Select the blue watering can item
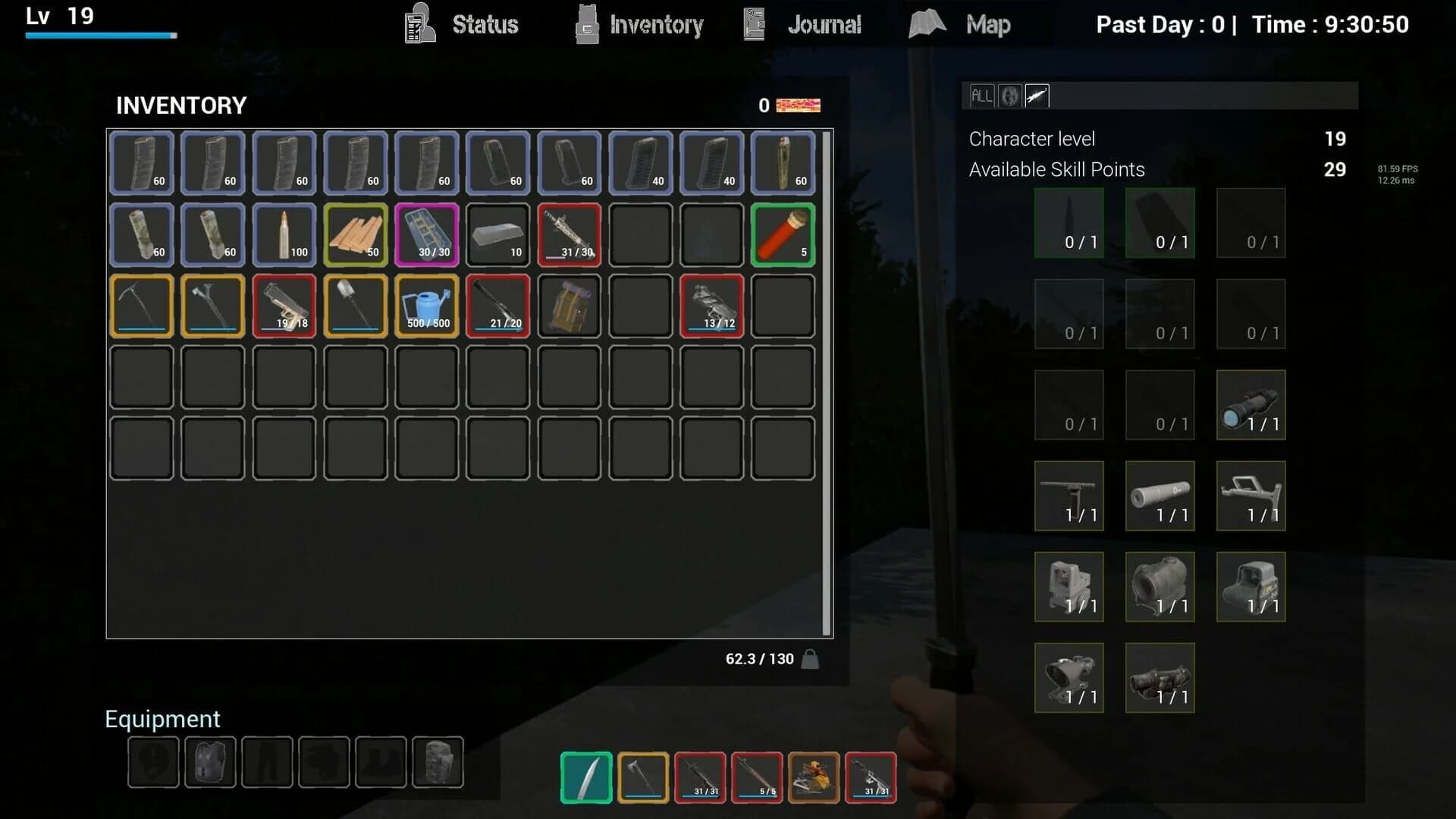The width and height of the screenshot is (1456, 819). [x=427, y=306]
